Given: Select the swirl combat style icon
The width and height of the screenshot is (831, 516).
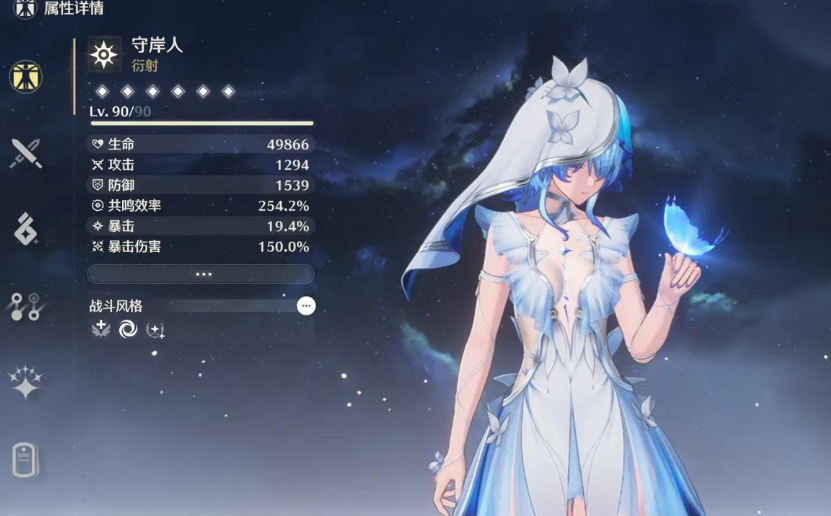Looking at the screenshot, I should (x=128, y=329).
